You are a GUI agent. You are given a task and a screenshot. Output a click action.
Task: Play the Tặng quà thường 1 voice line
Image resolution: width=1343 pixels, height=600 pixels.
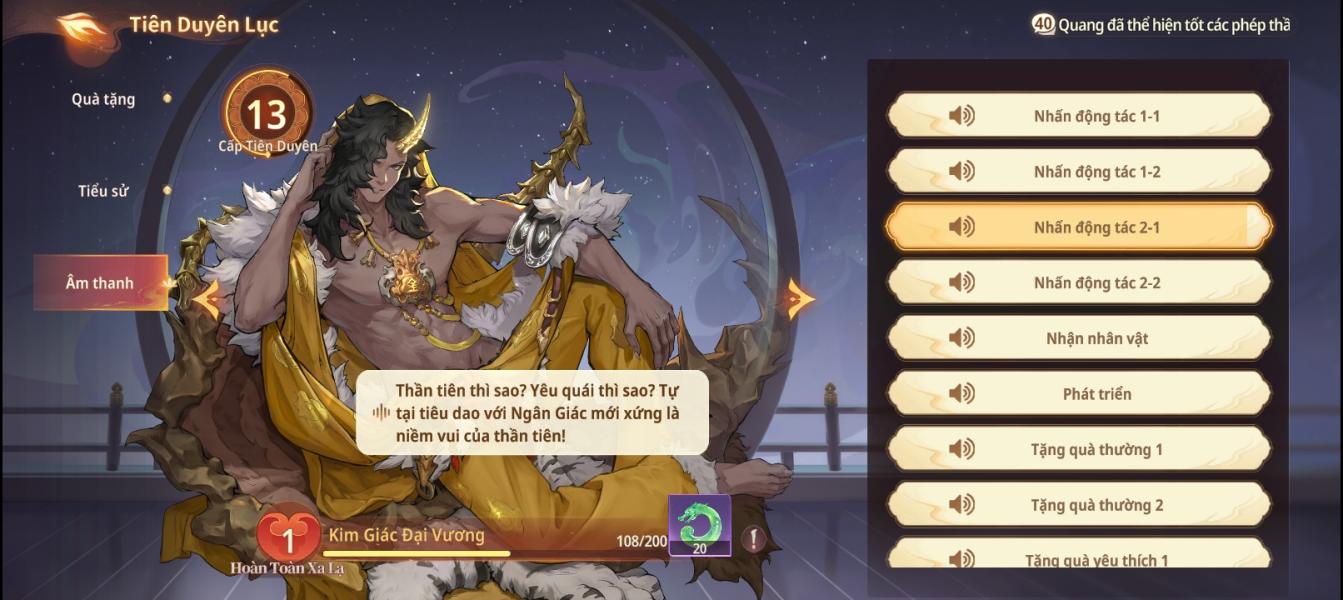click(x=1078, y=450)
